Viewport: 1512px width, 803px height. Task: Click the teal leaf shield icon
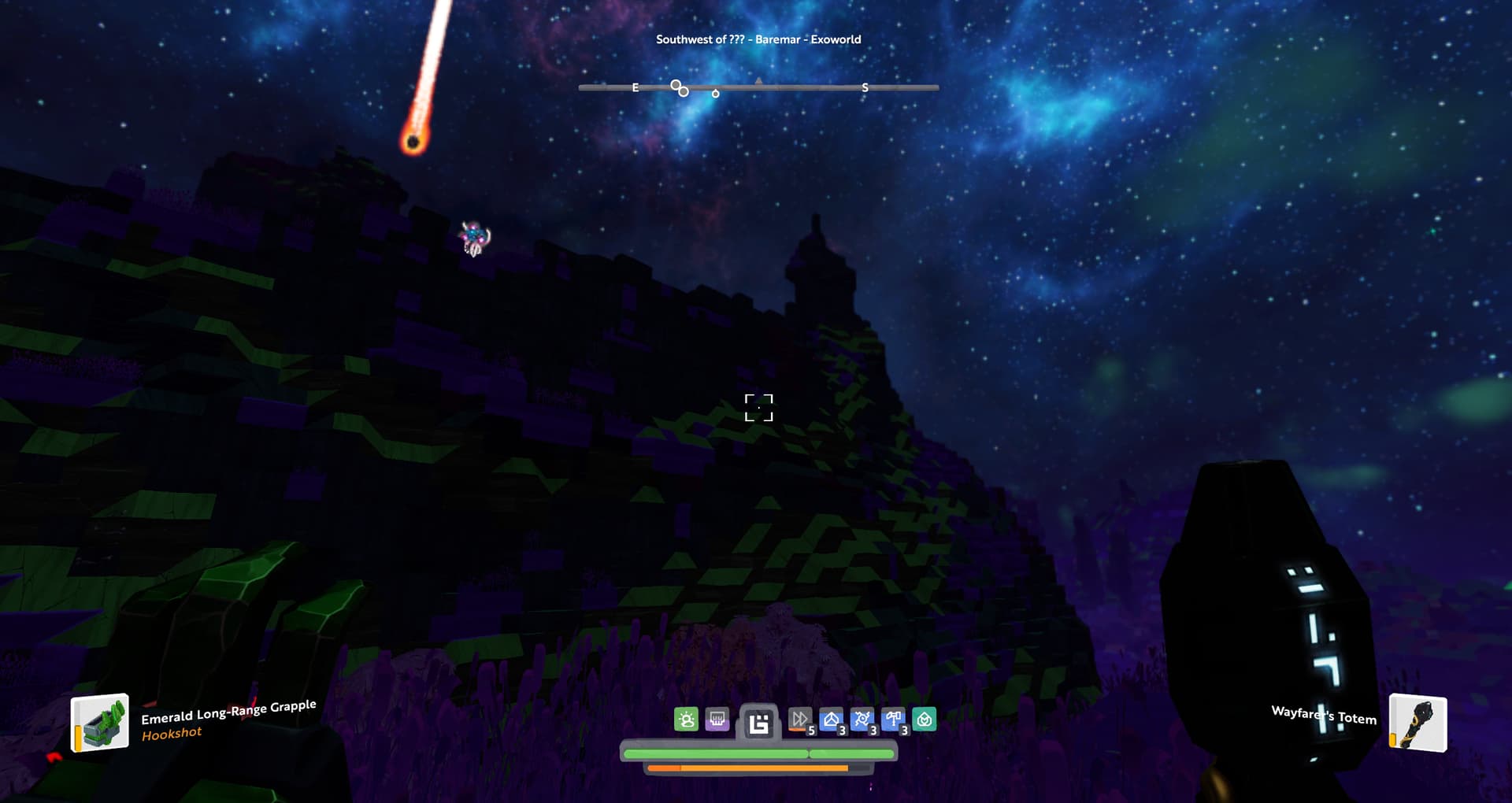(x=925, y=719)
